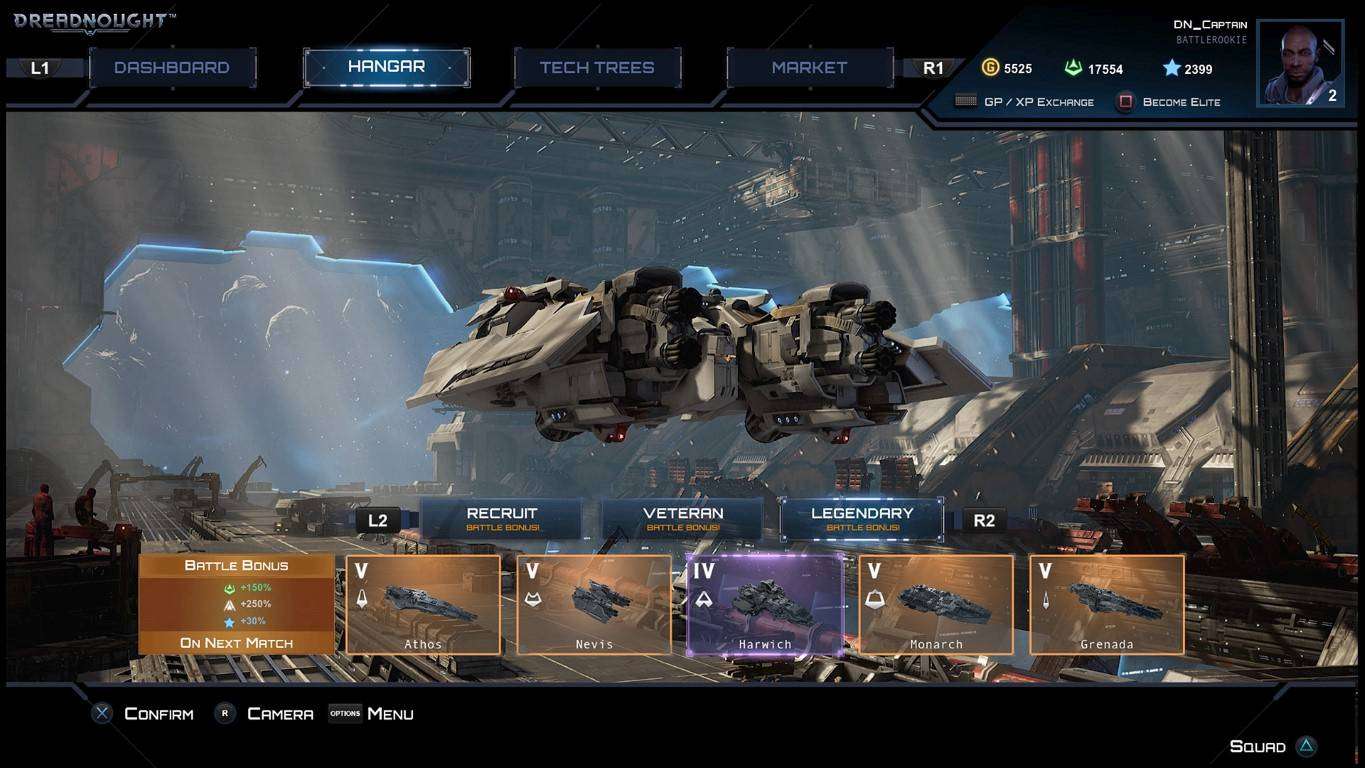This screenshot has height=768, width=1365.
Task: Select the Monarch ship card
Action: (x=936, y=604)
